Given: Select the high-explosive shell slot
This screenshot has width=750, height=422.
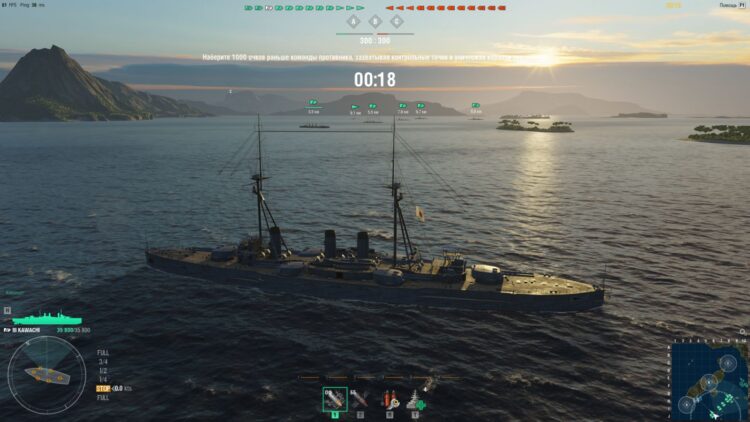Looking at the screenshot, I should pos(335,399).
